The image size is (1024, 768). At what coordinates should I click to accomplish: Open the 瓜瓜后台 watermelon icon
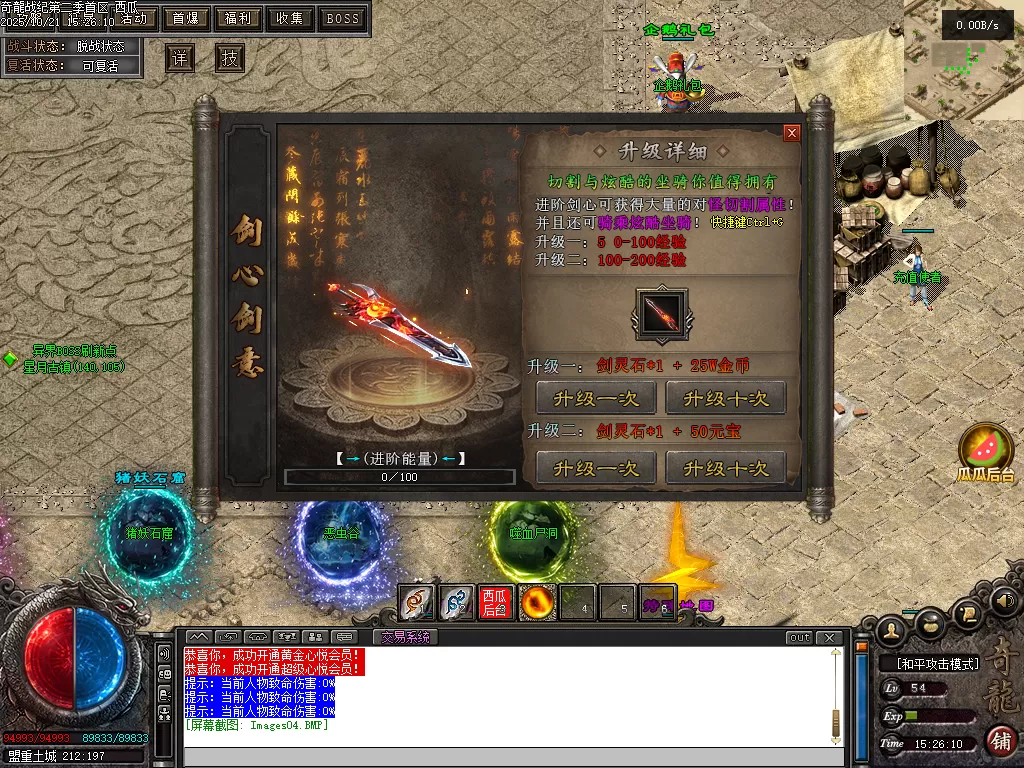pos(986,447)
